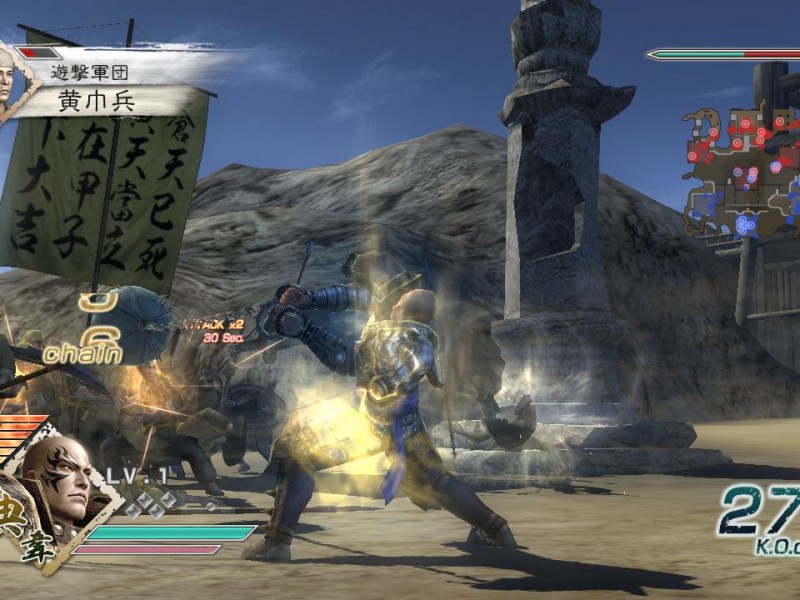
Task: Click the targeted enemy officer portrait
Action: (11, 80)
